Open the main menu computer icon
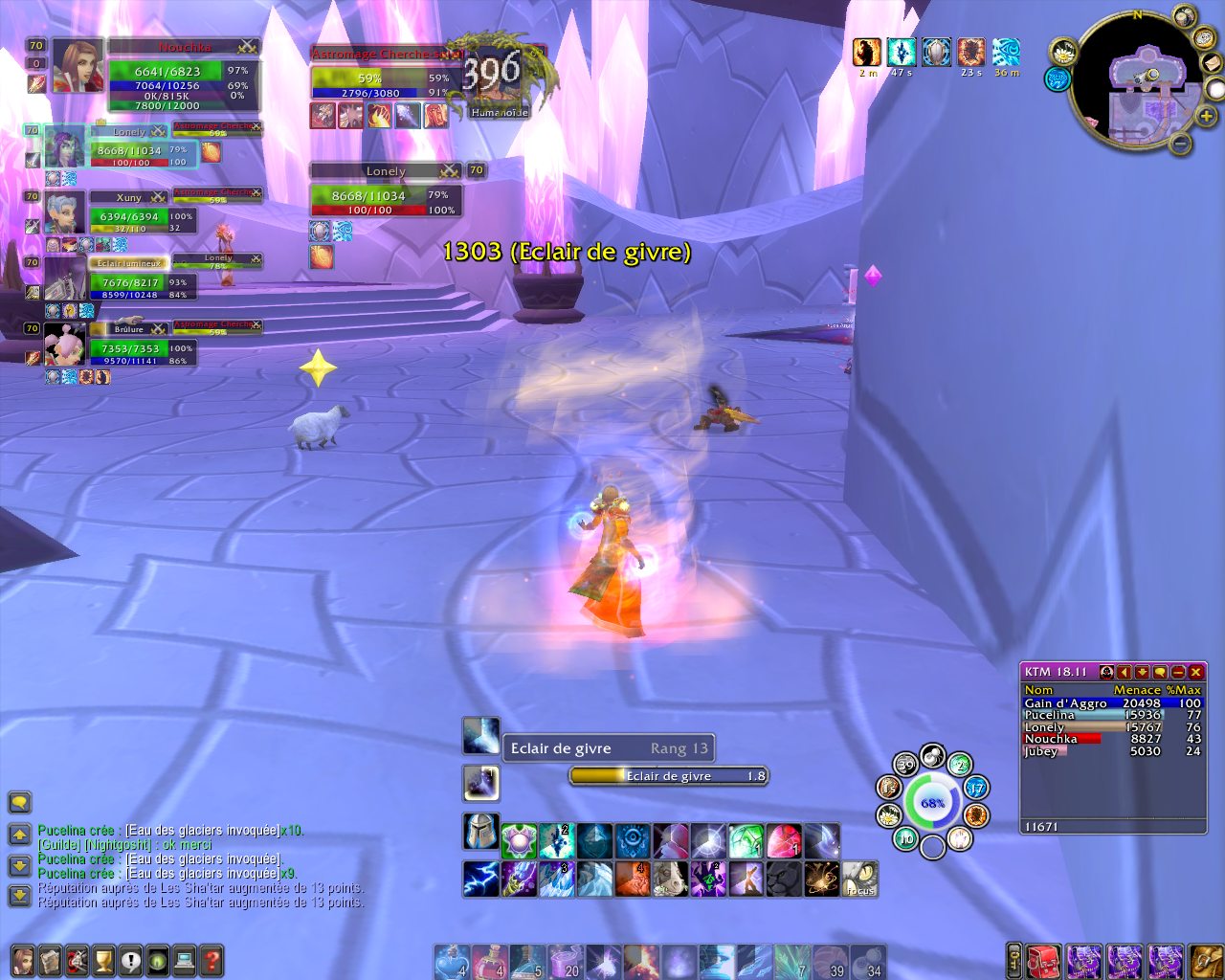This screenshot has width=1225, height=980. (185, 960)
